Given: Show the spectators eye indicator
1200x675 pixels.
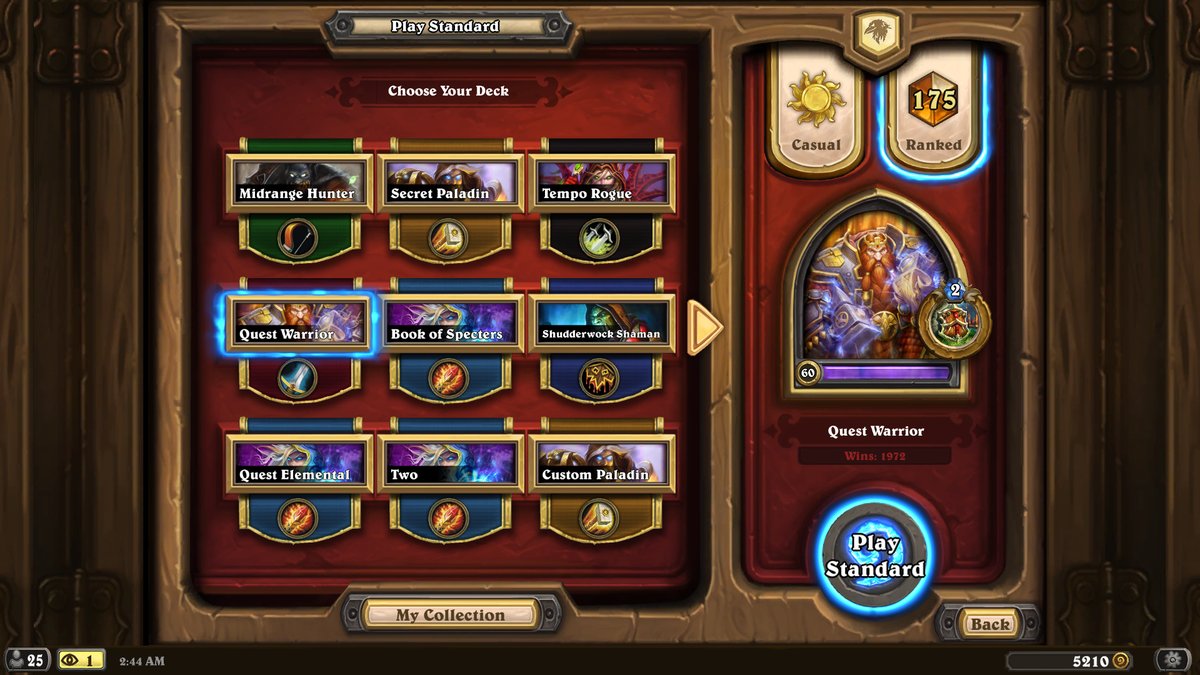Looking at the screenshot, I should point(81,660).
